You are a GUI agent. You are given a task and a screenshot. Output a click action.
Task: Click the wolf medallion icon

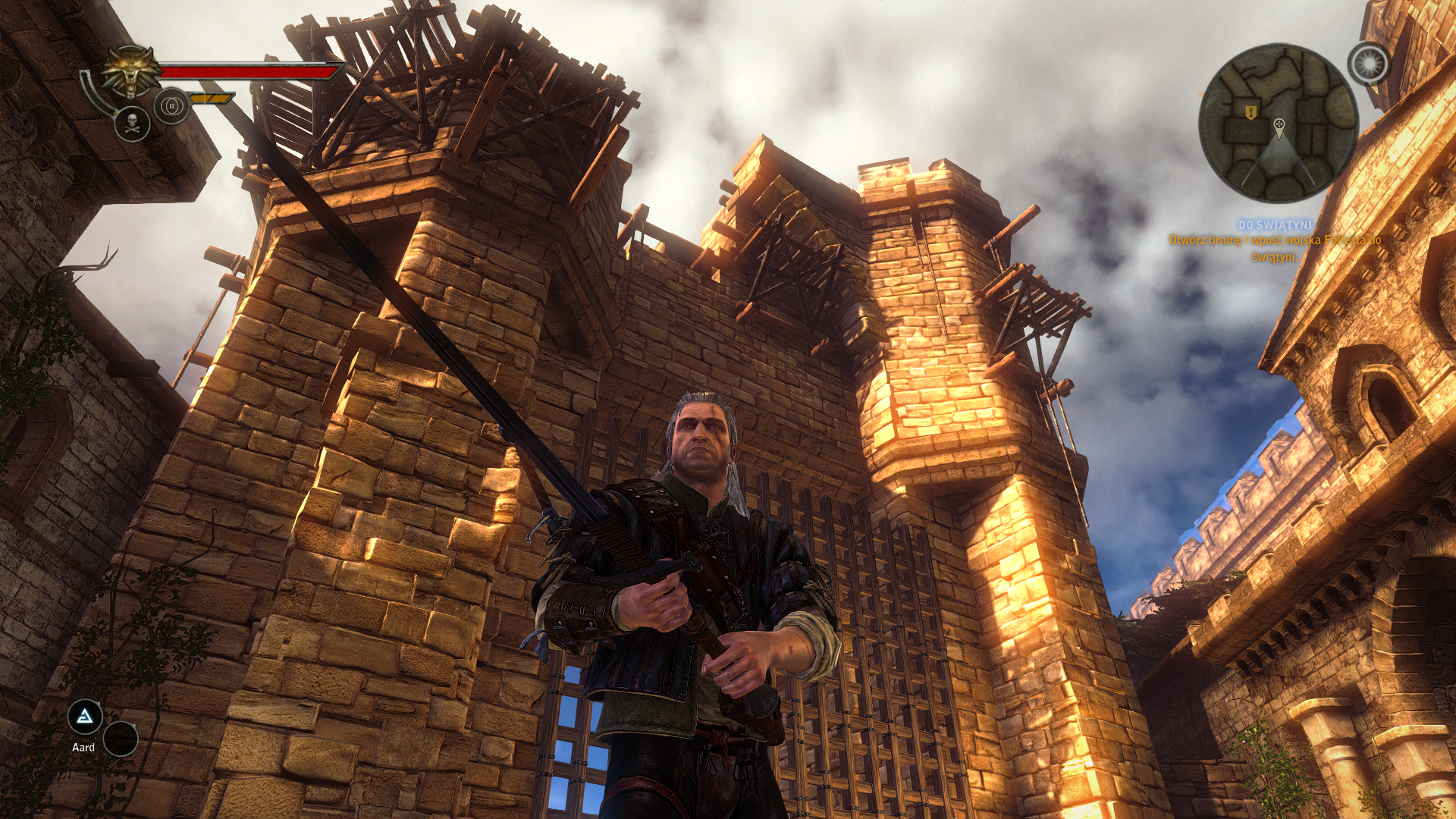[x=132, y=71]
